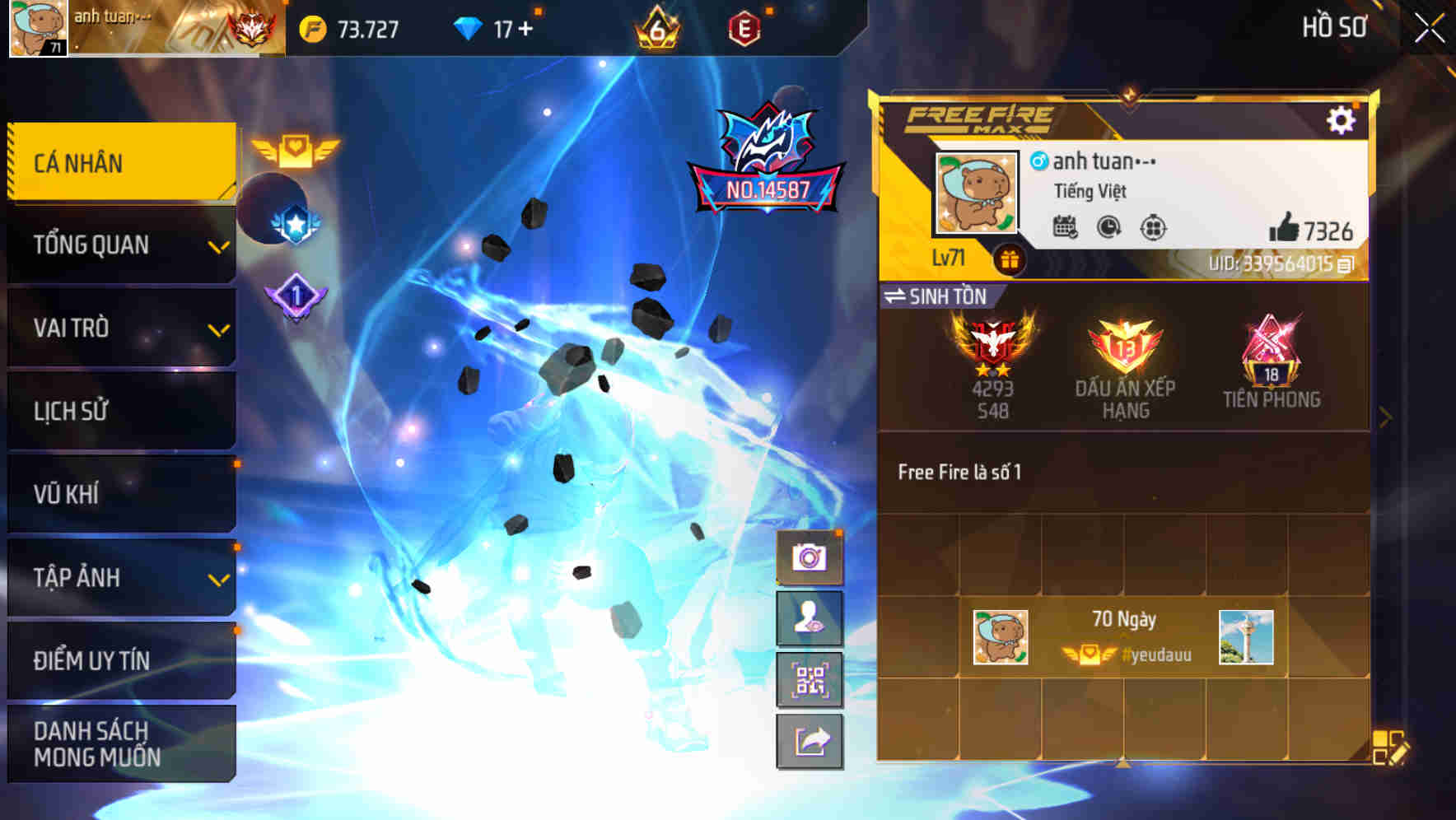The height and width of the screenshot is (820, 1456).
Task: Expand the TẬP ẢNH section
Action: 119,578
